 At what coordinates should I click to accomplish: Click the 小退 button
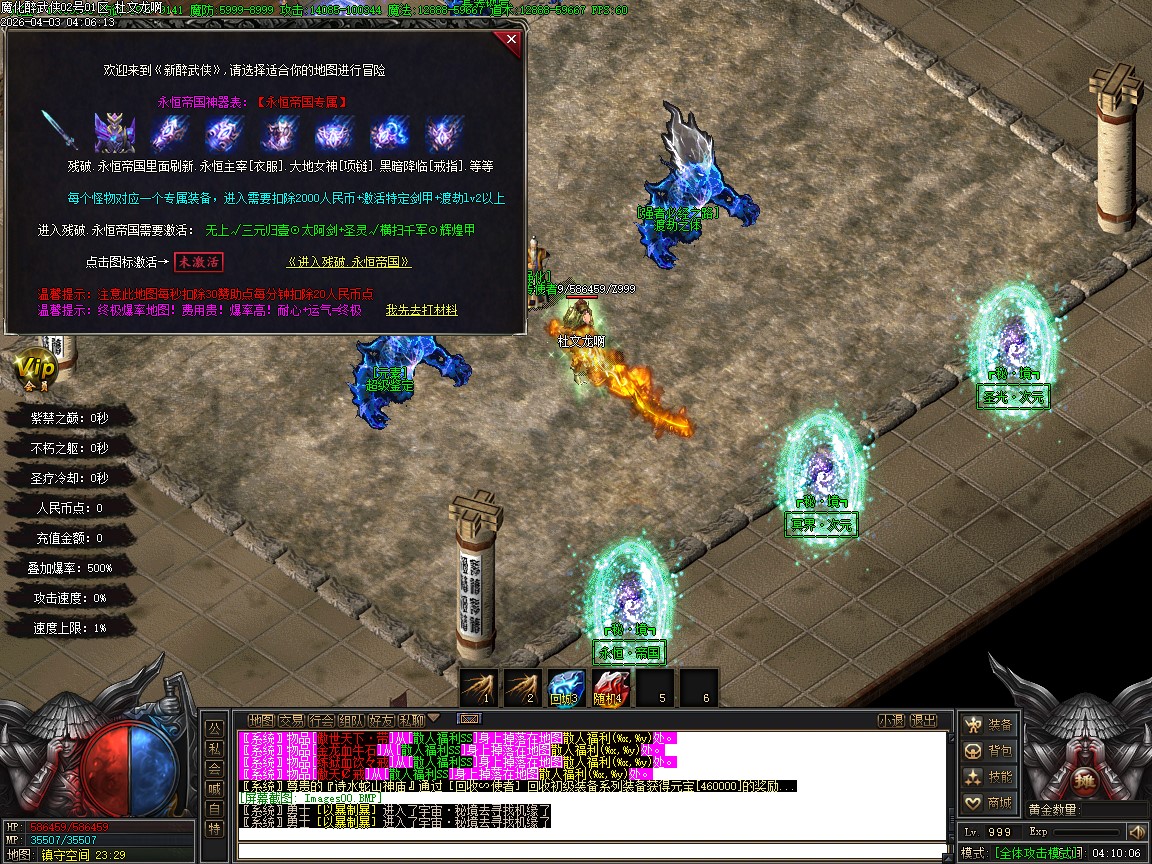891,720
